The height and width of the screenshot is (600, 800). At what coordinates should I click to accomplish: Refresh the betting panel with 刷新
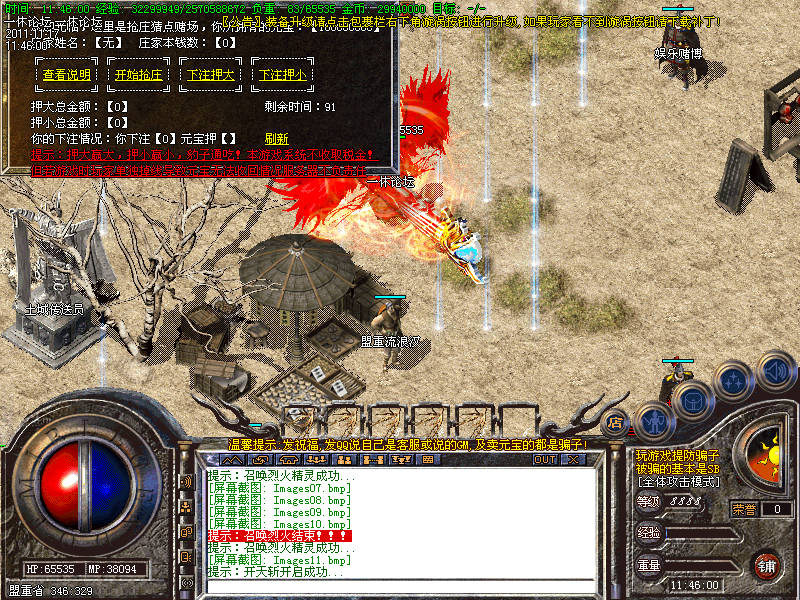(276, 138)
